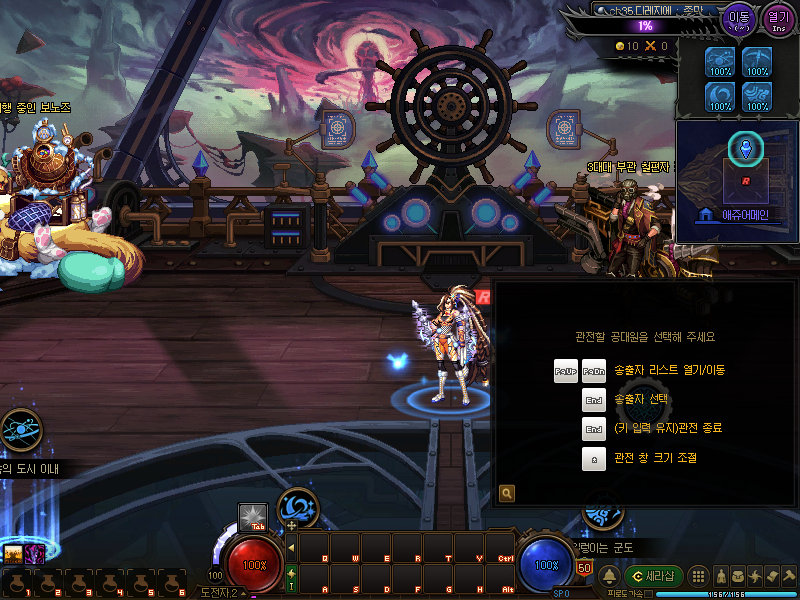Expand the 도전자 2 title tab
This screenshot has width=800, height=600.
[x=222, y=593]
